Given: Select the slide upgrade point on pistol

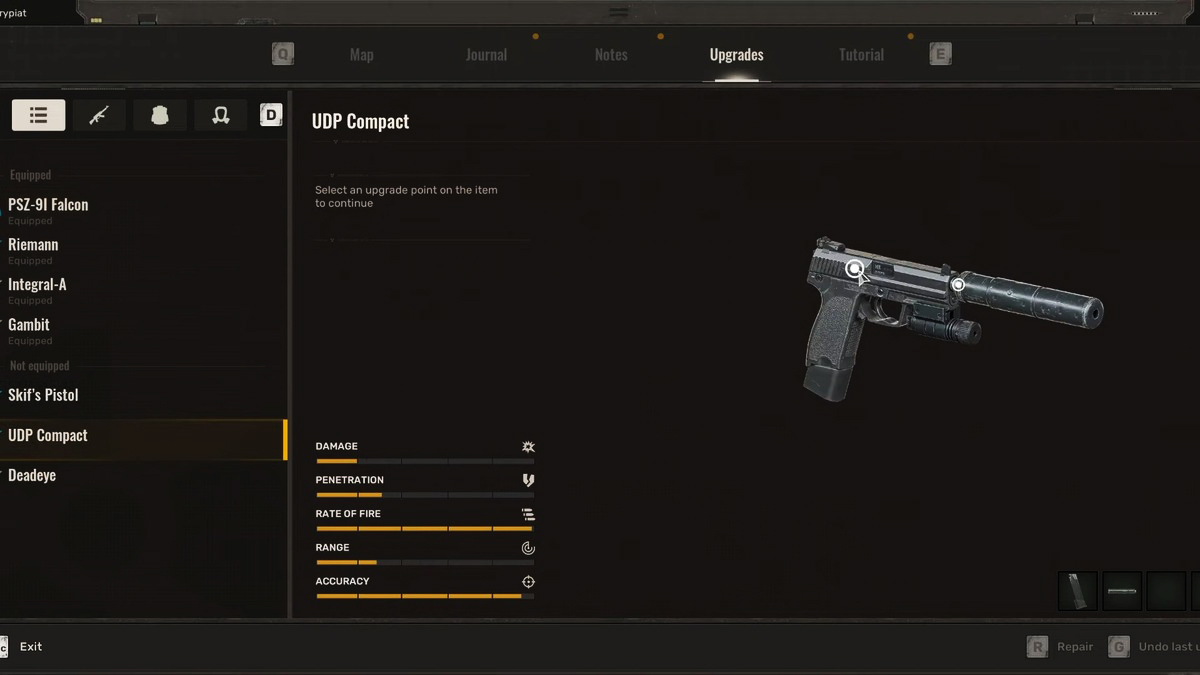Looking at the screenshot, I should point(854,268).
